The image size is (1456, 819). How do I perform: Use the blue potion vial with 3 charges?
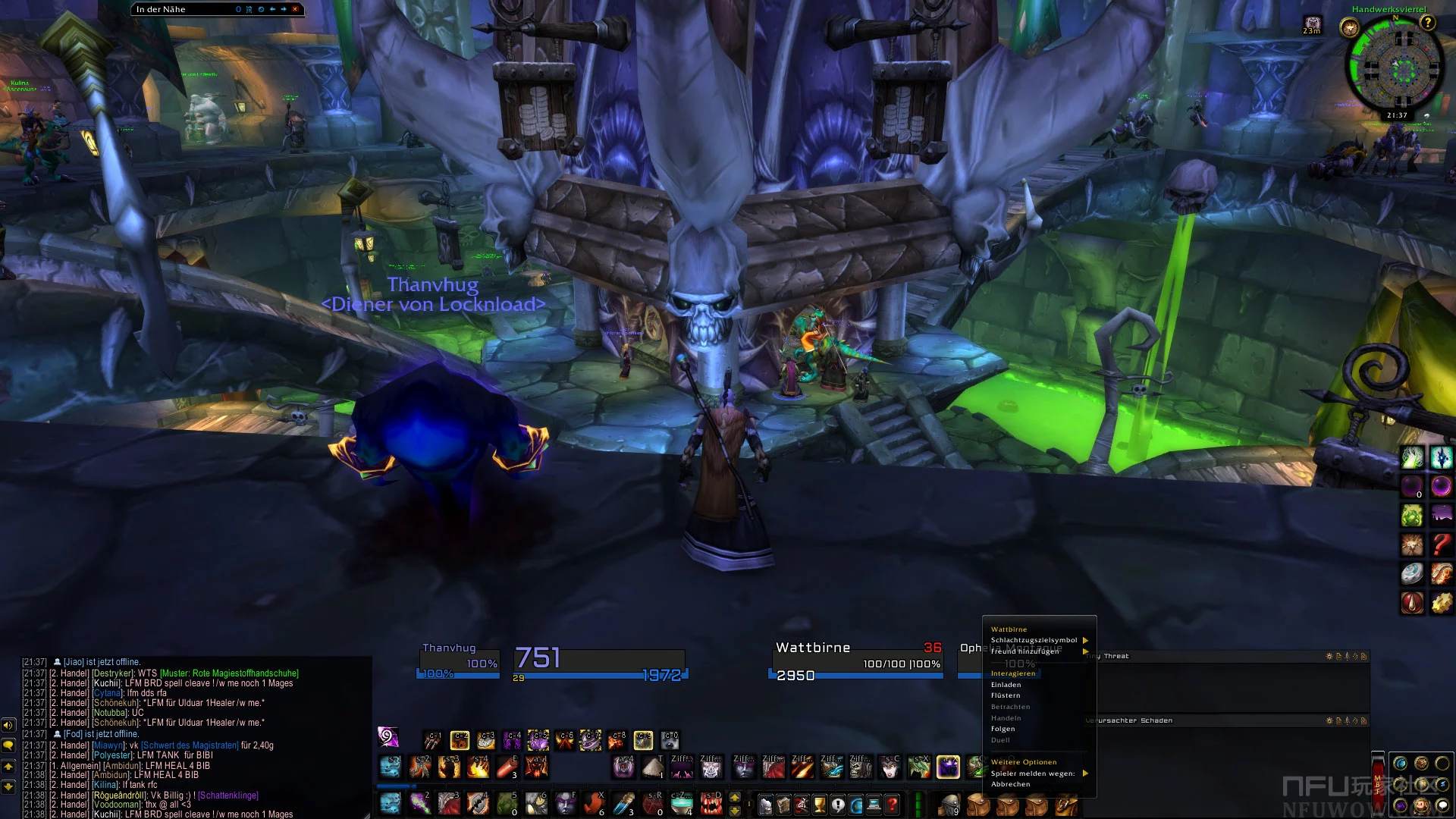pyautogui.click(x=624, y=804)
